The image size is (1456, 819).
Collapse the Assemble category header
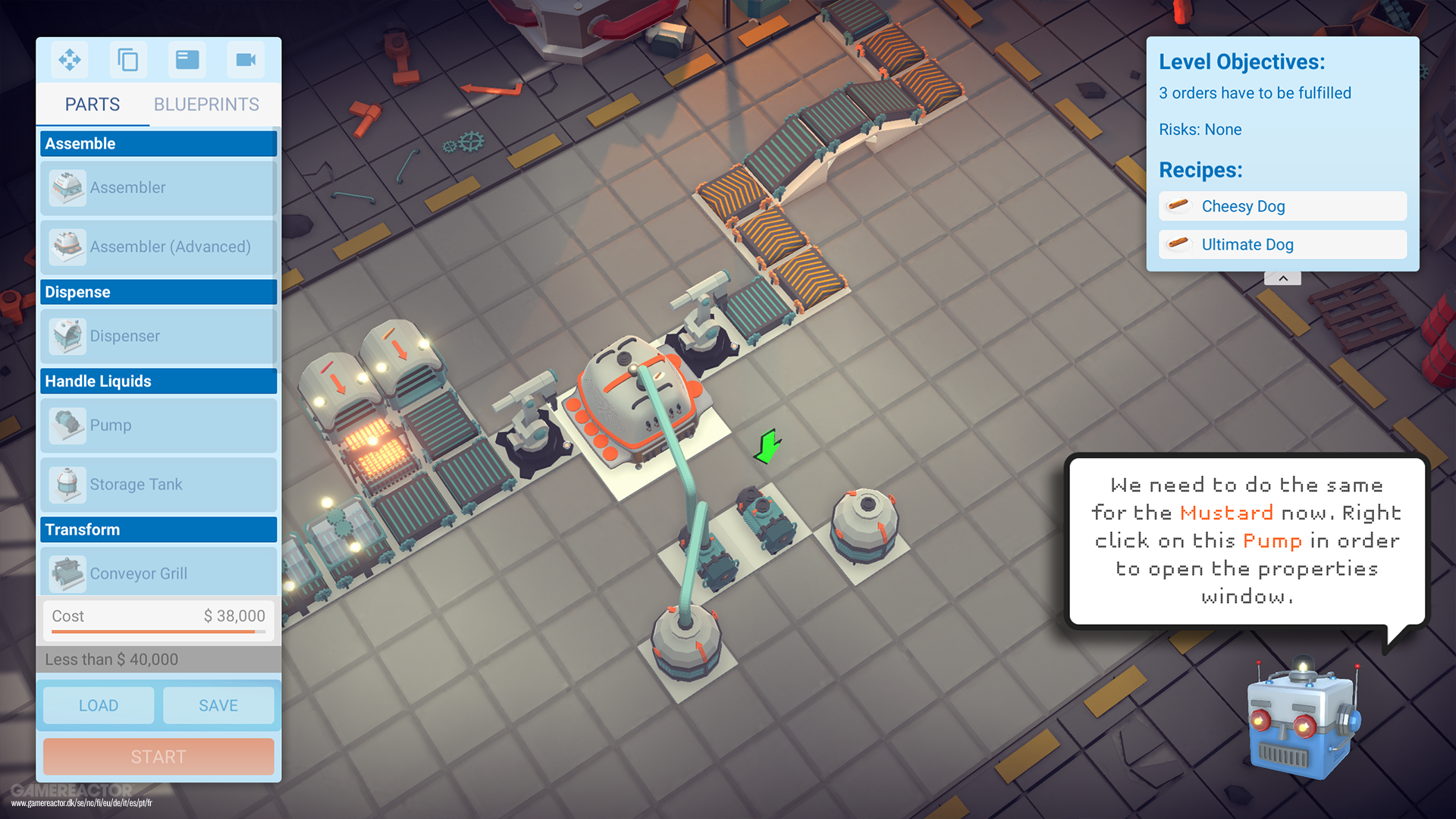coord(158,143)
